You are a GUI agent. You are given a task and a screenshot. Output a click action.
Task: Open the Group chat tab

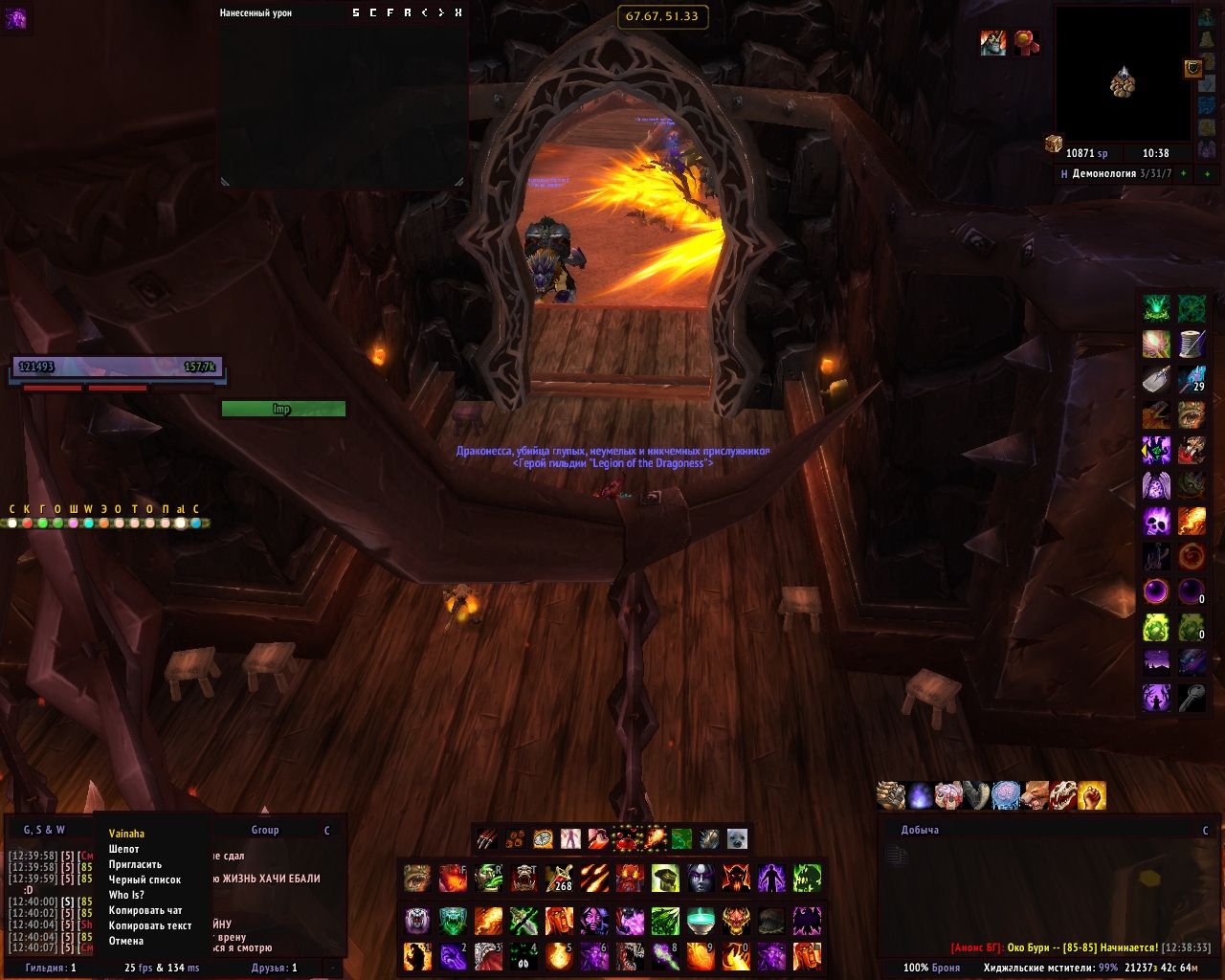click(x=265, y=830)
